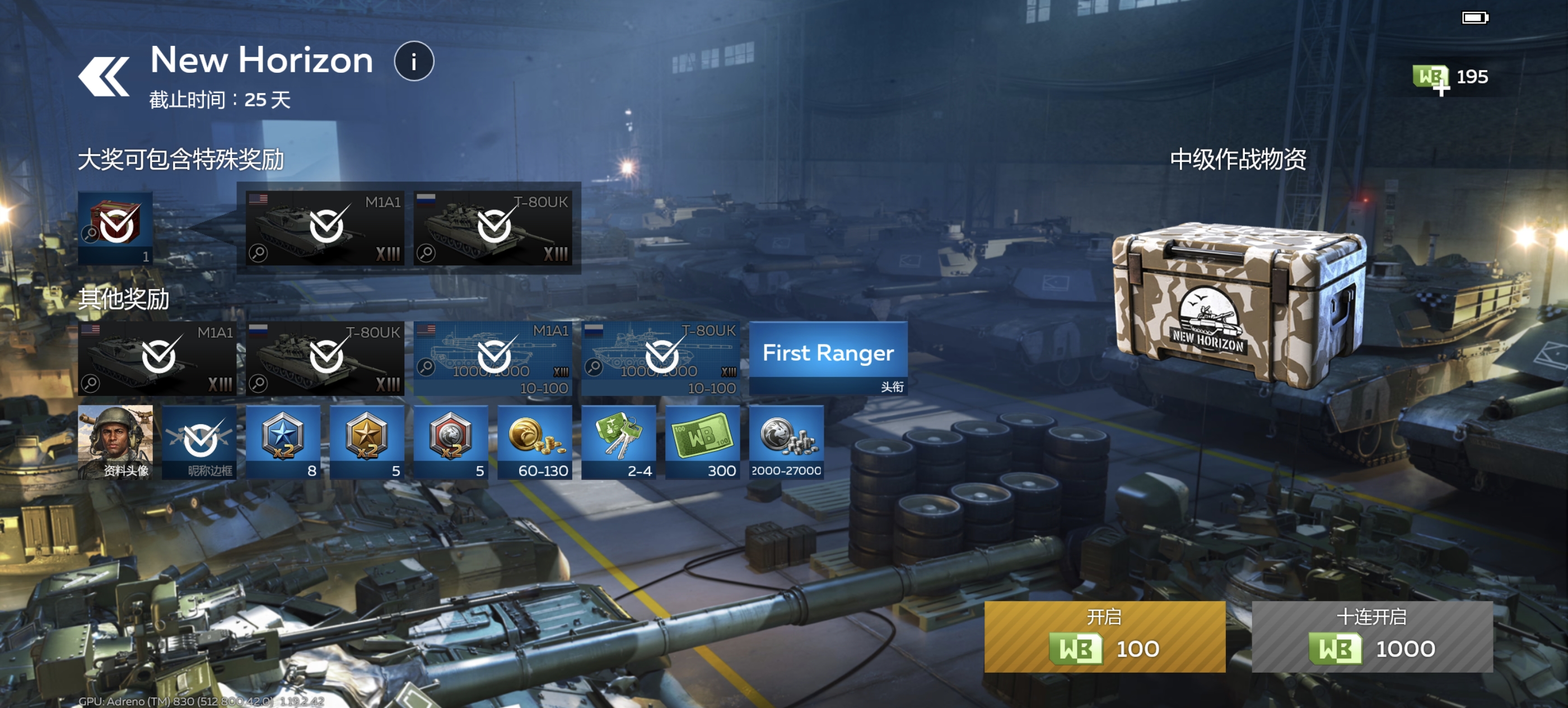This screenshot has width=1568, height=708.
Task: Select the 300 WB banknote reward
Action: pos(702,442)
